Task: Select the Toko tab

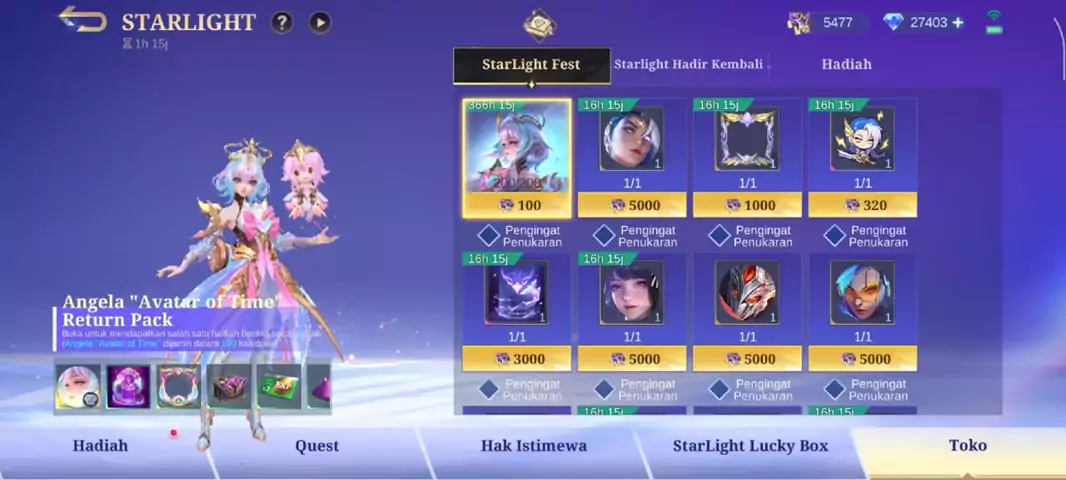Action: click(x=967, y=446)
